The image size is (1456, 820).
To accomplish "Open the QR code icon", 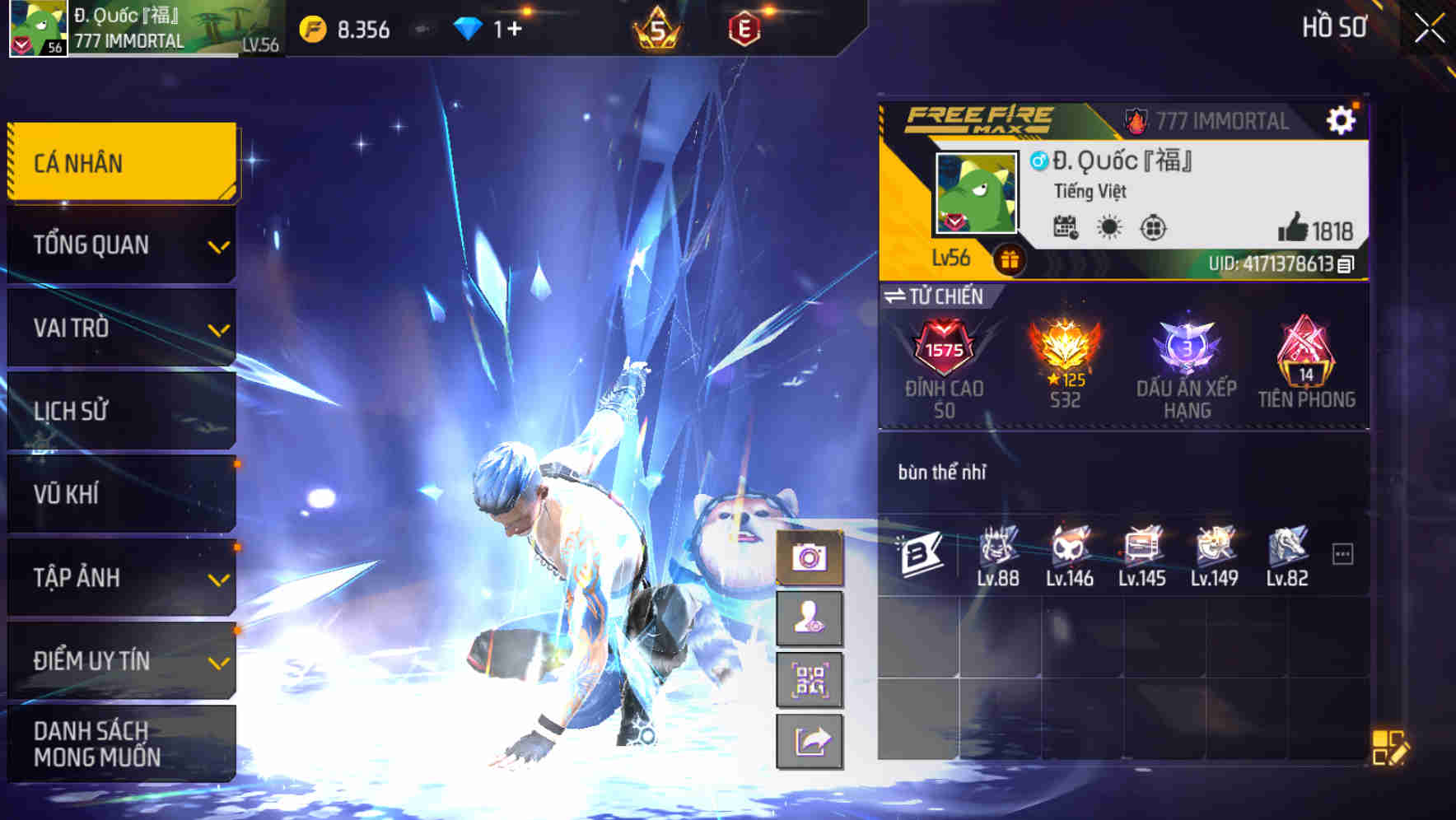I will point(808,680).
